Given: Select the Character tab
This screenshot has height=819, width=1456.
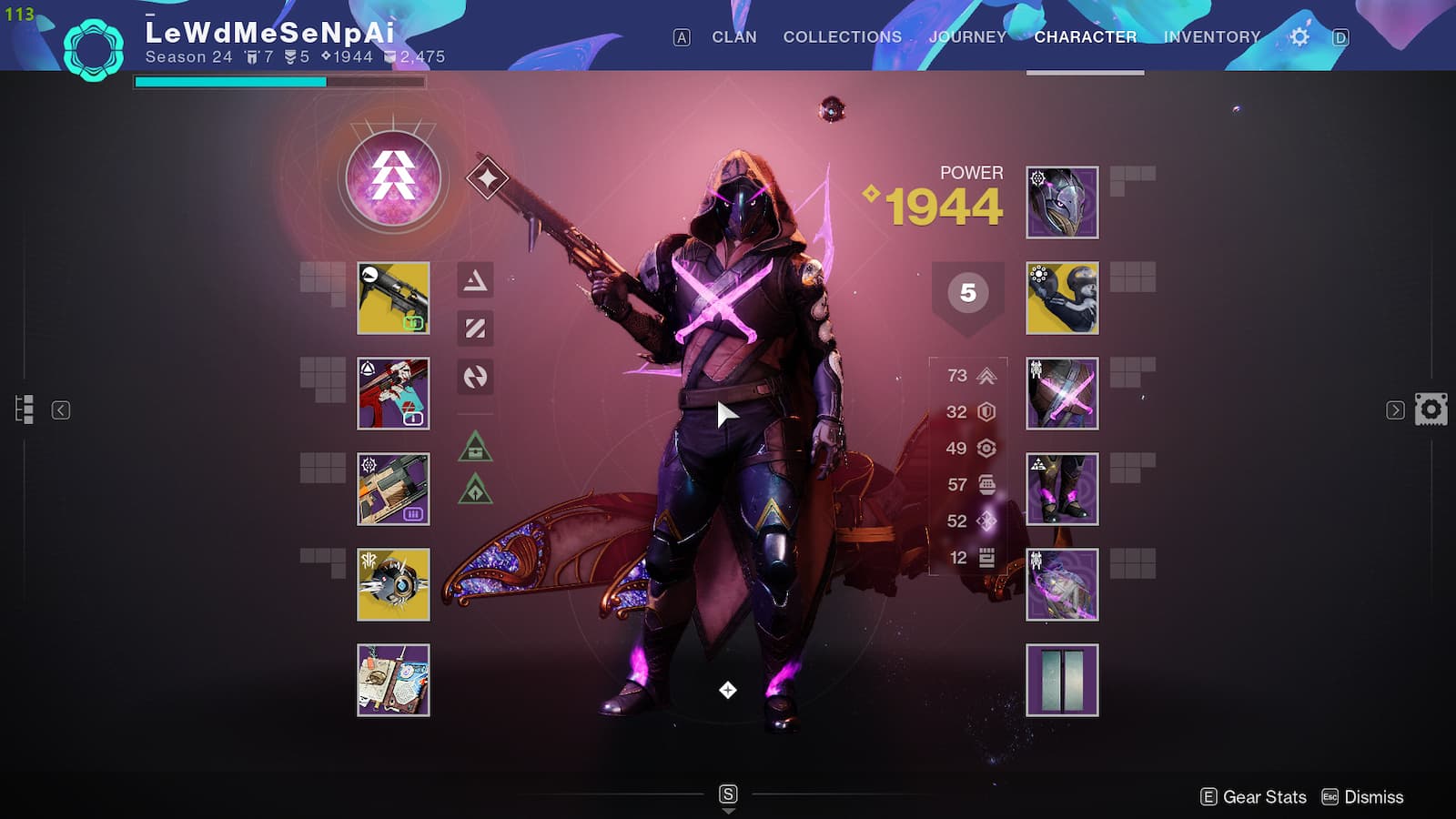Looking at the screenshot, I should (x=1085, y=37).
